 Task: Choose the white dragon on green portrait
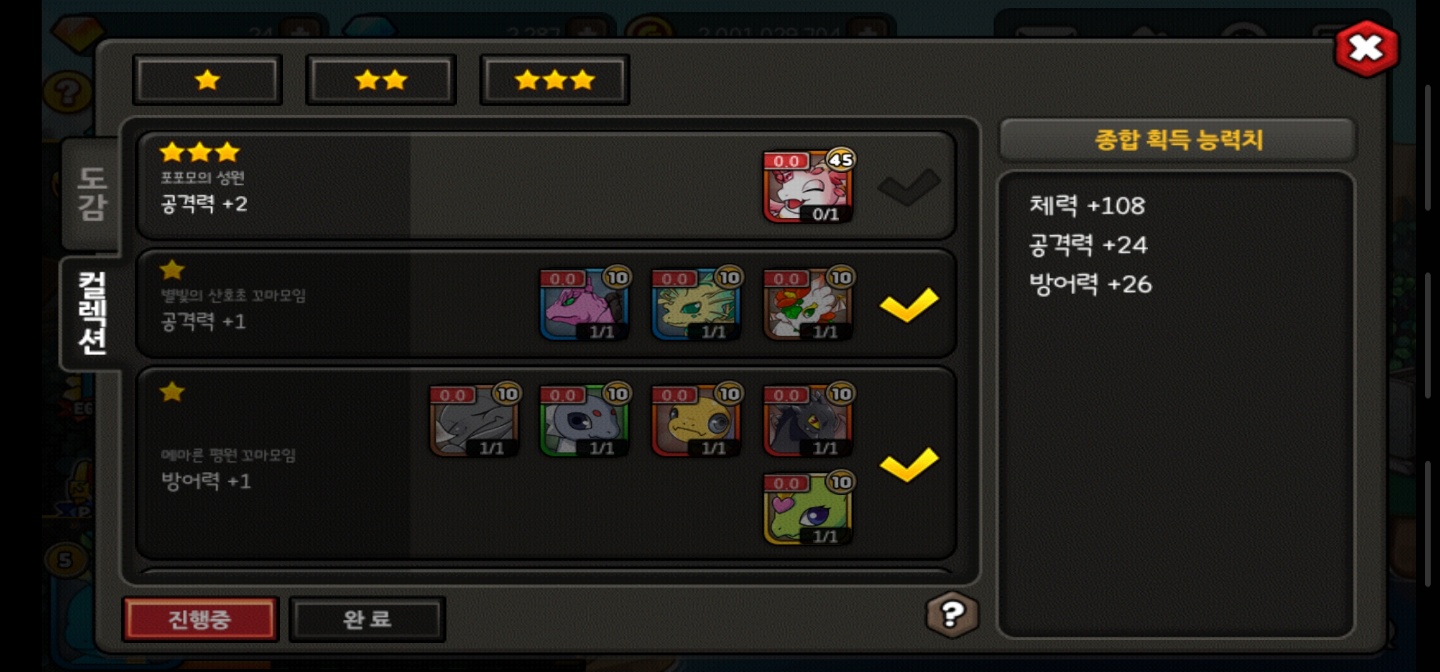(x=585, y=421)
